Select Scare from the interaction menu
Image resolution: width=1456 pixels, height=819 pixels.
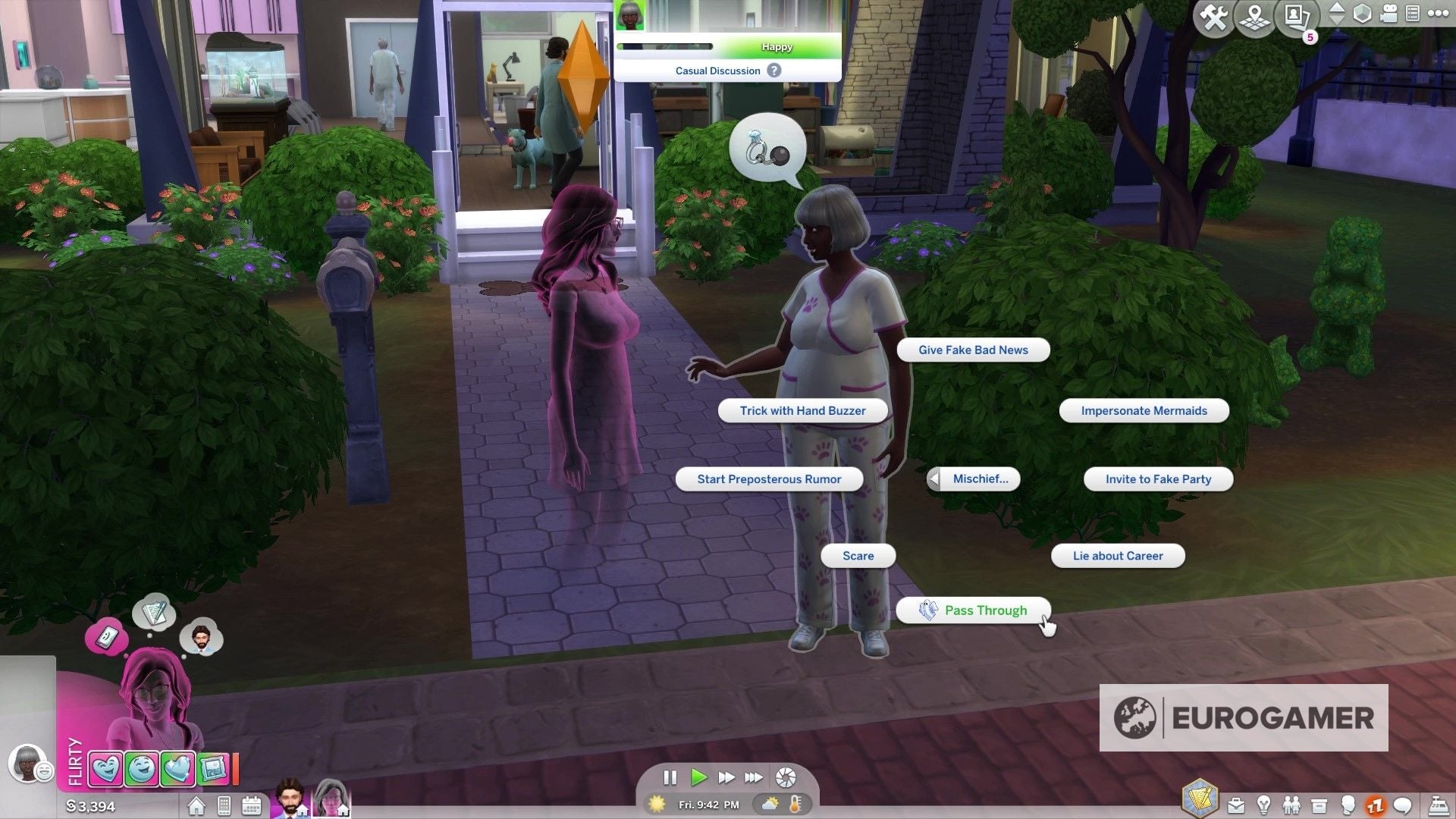pos(857,556)
